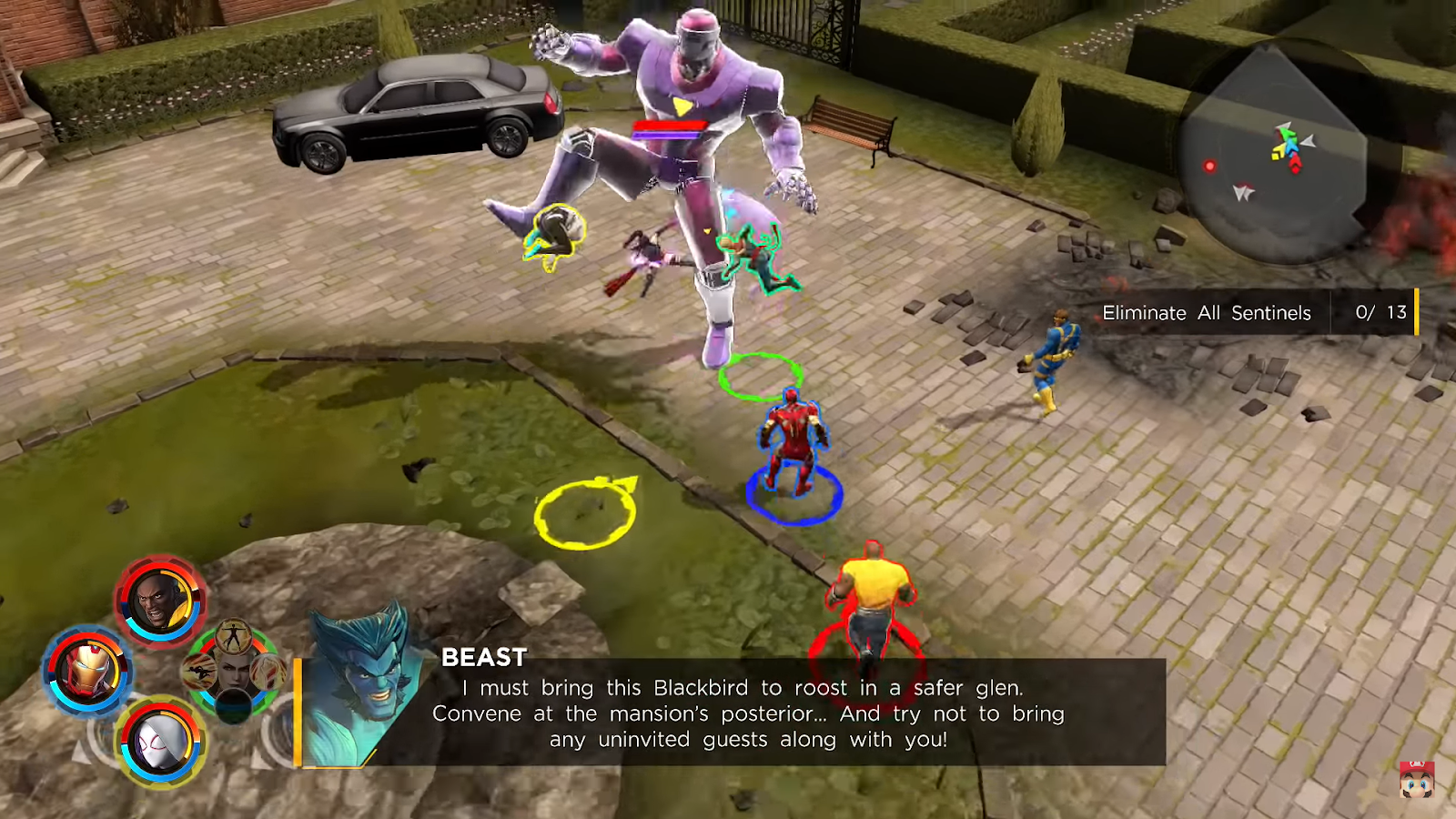Select Iron Man's character portrait

pyautogui.click(x=87, y=670)
